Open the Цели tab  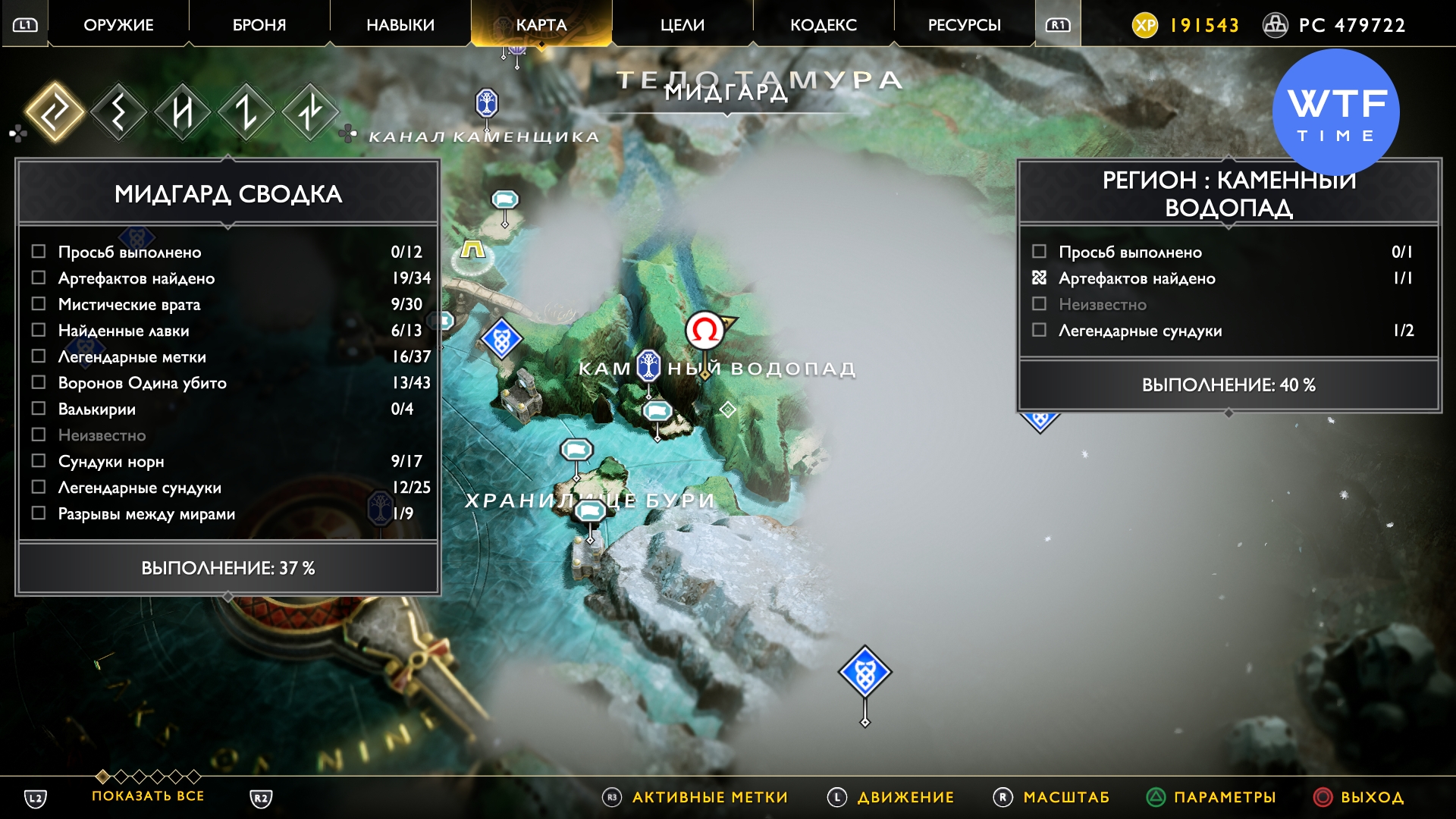(x=682, y=25)
